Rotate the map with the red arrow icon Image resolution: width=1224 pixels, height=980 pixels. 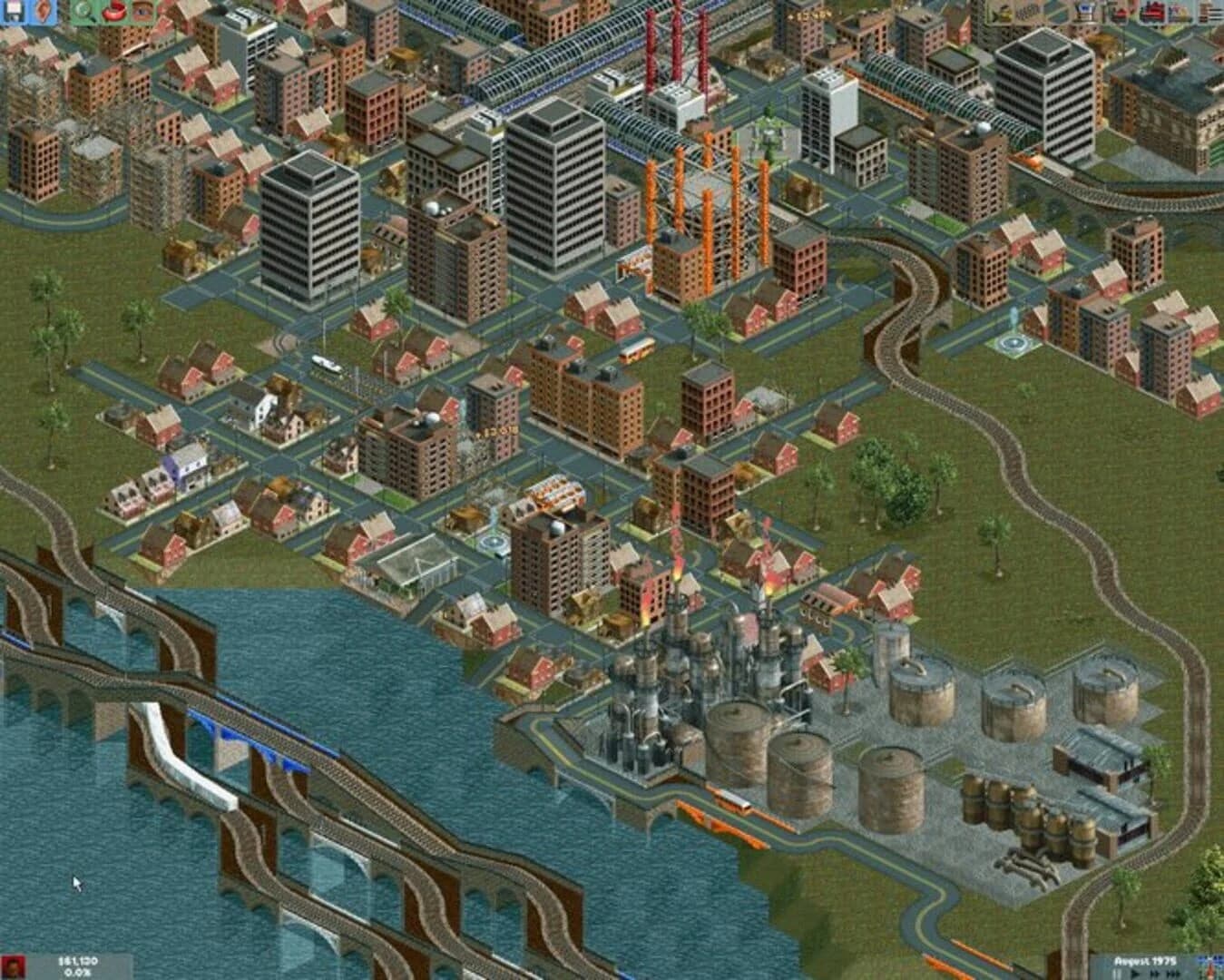(113, 12)
